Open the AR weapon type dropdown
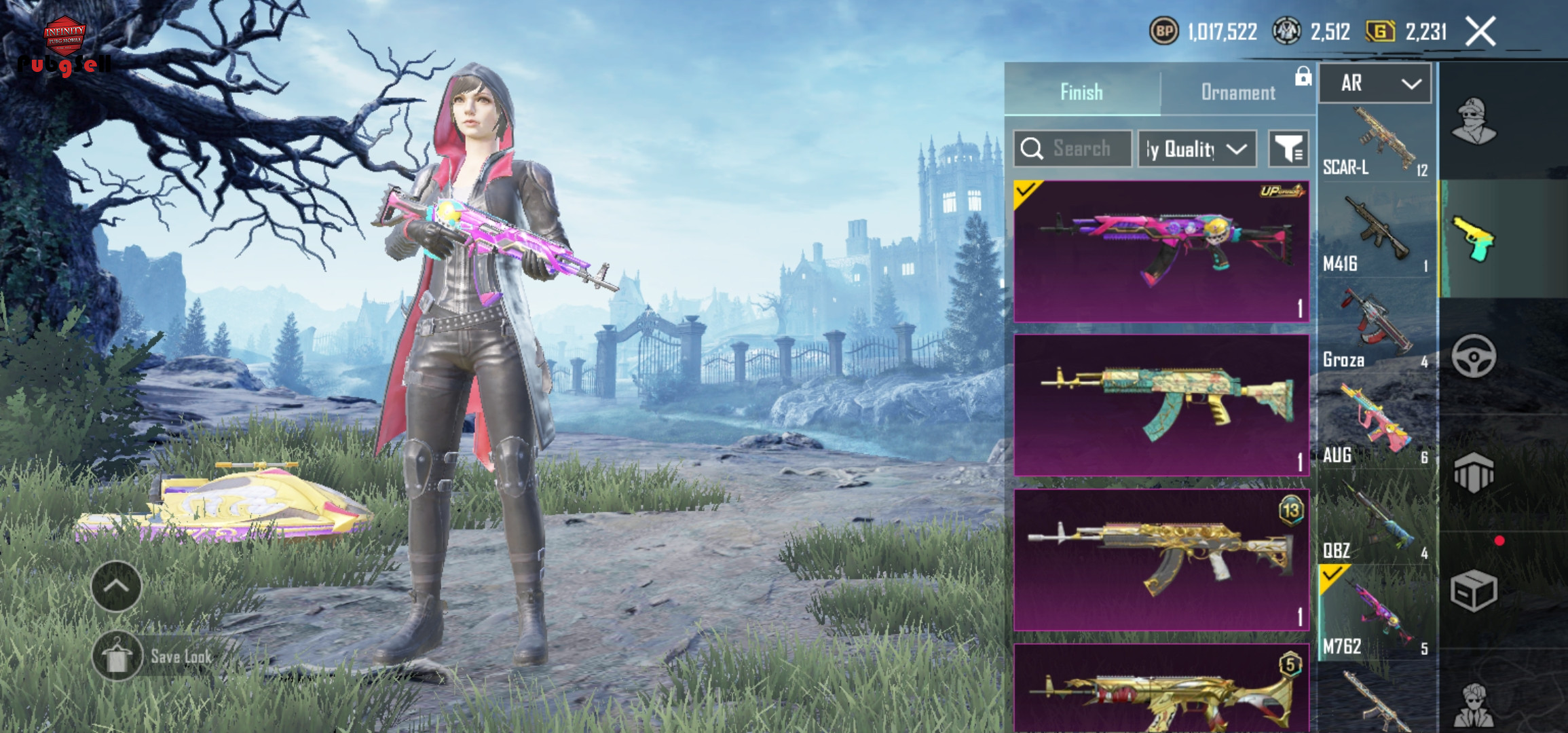 pos(1375,83)
